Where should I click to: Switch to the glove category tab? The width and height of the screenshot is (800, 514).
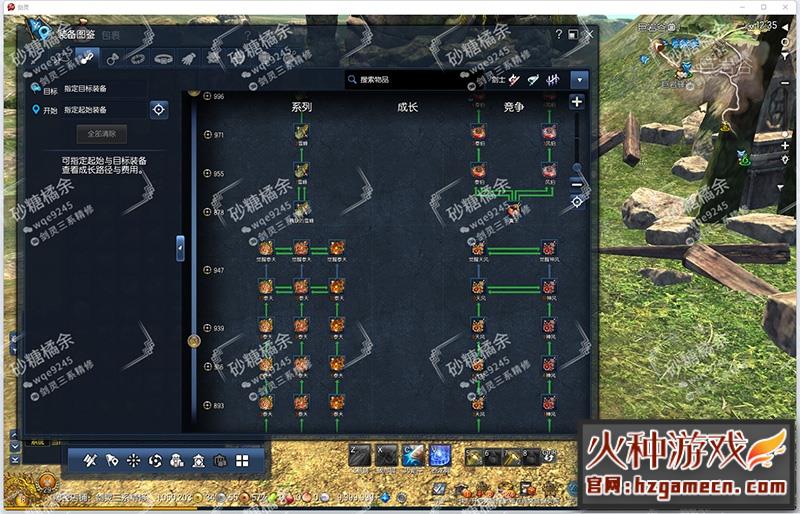click(x=191, y=58)
